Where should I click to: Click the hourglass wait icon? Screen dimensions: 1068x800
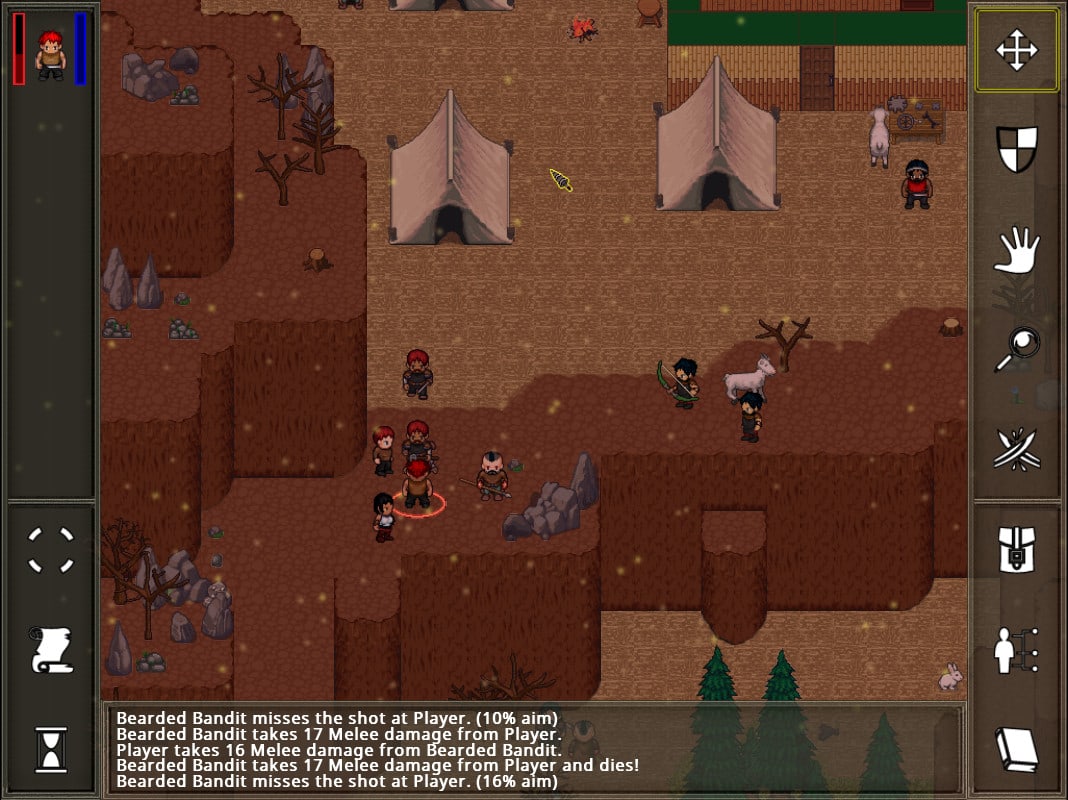click(x=50, y=749)
